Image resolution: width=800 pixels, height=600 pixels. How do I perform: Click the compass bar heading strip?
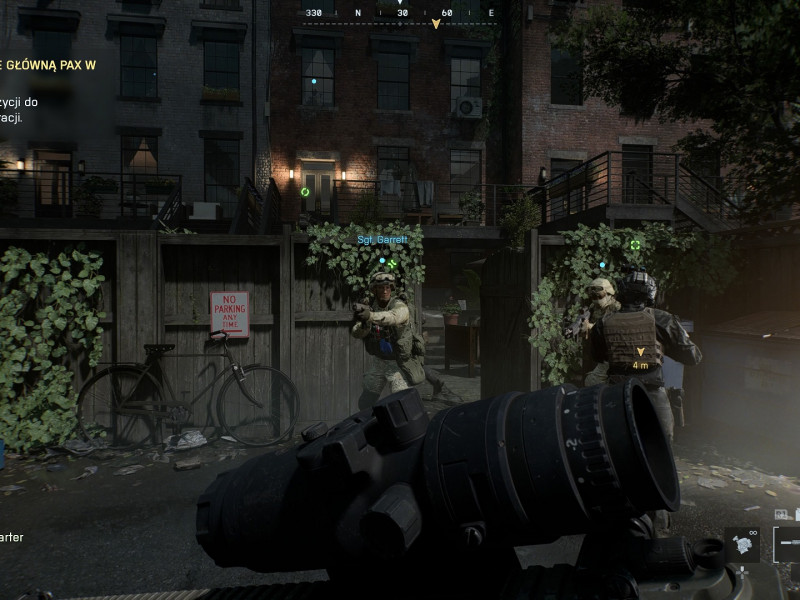click(400, 14)
